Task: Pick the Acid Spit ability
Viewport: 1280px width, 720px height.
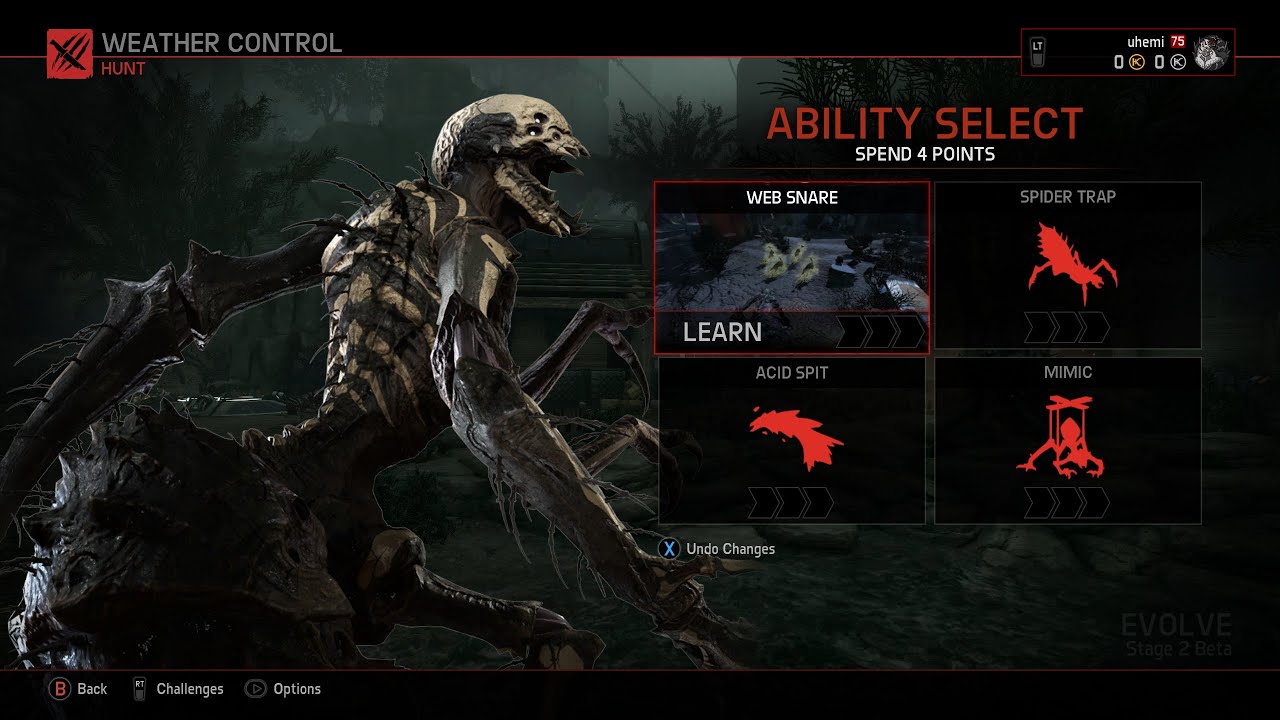Action: pos(791,440)
